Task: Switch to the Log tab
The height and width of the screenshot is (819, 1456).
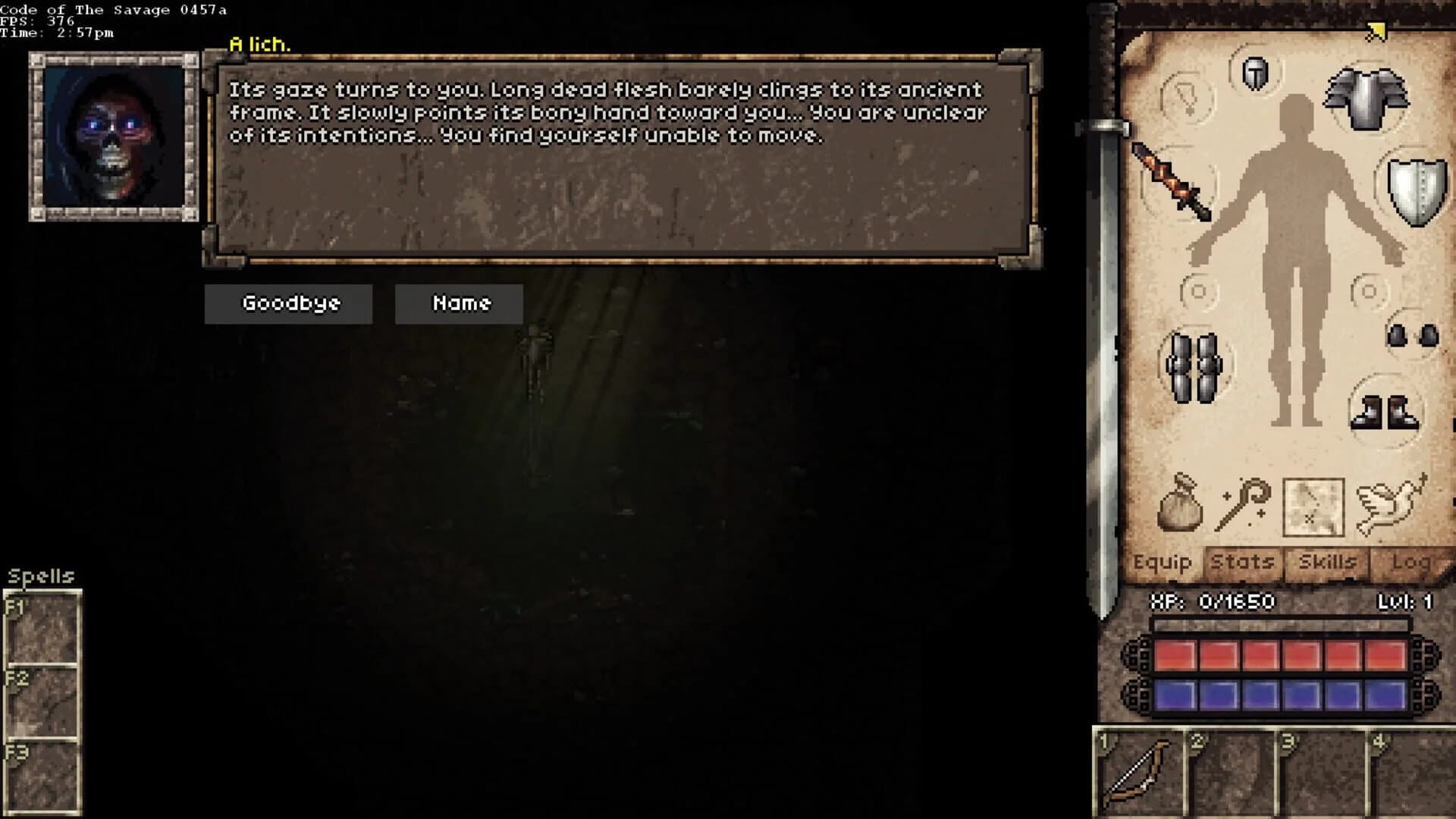Action: pos(1412,563)
